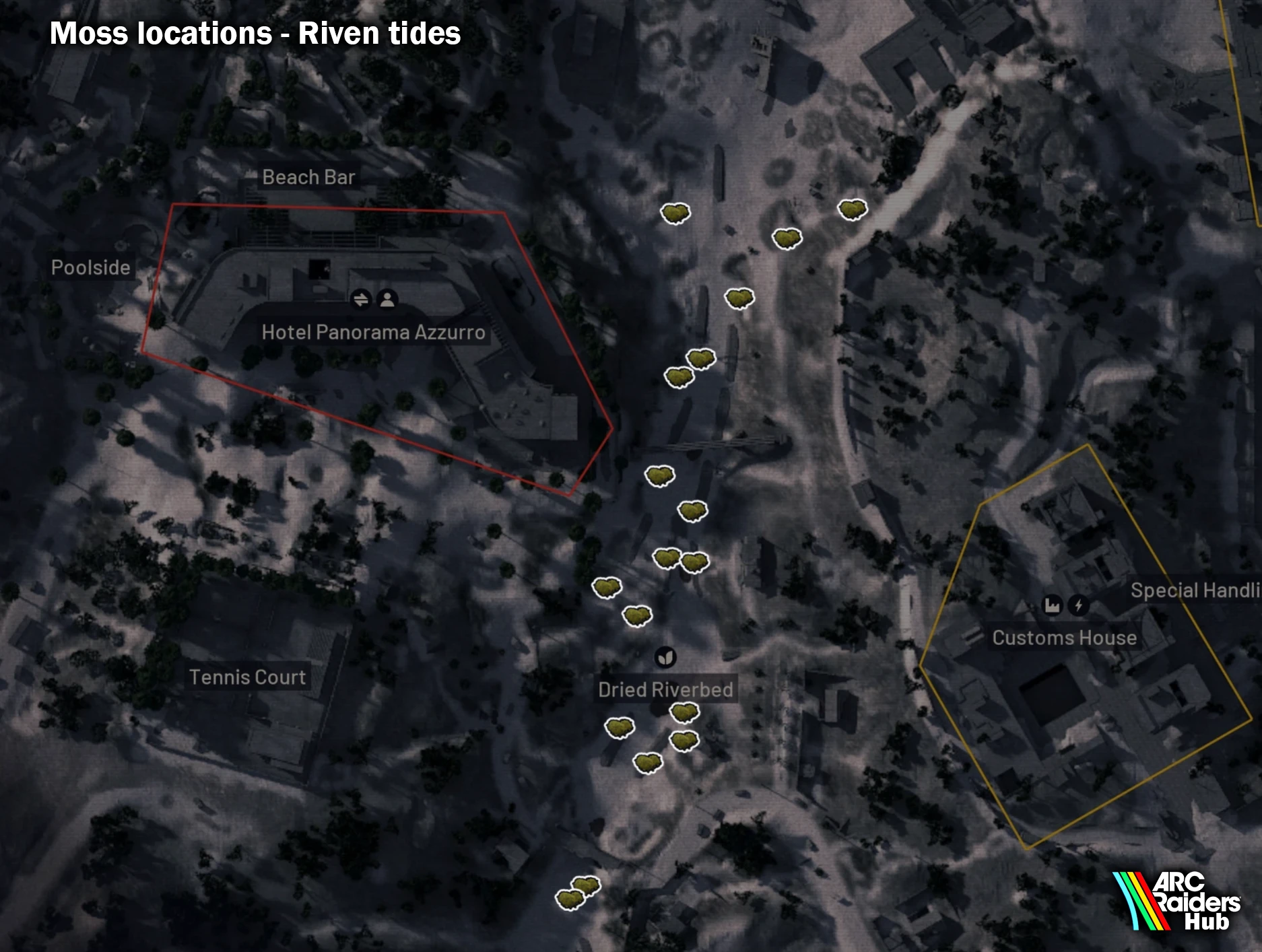Image resolution: width=1262 pixels, height=952 pixels.
Task: Click the Poolside location label
Action: pyautogui.click(x=91, y=267)
